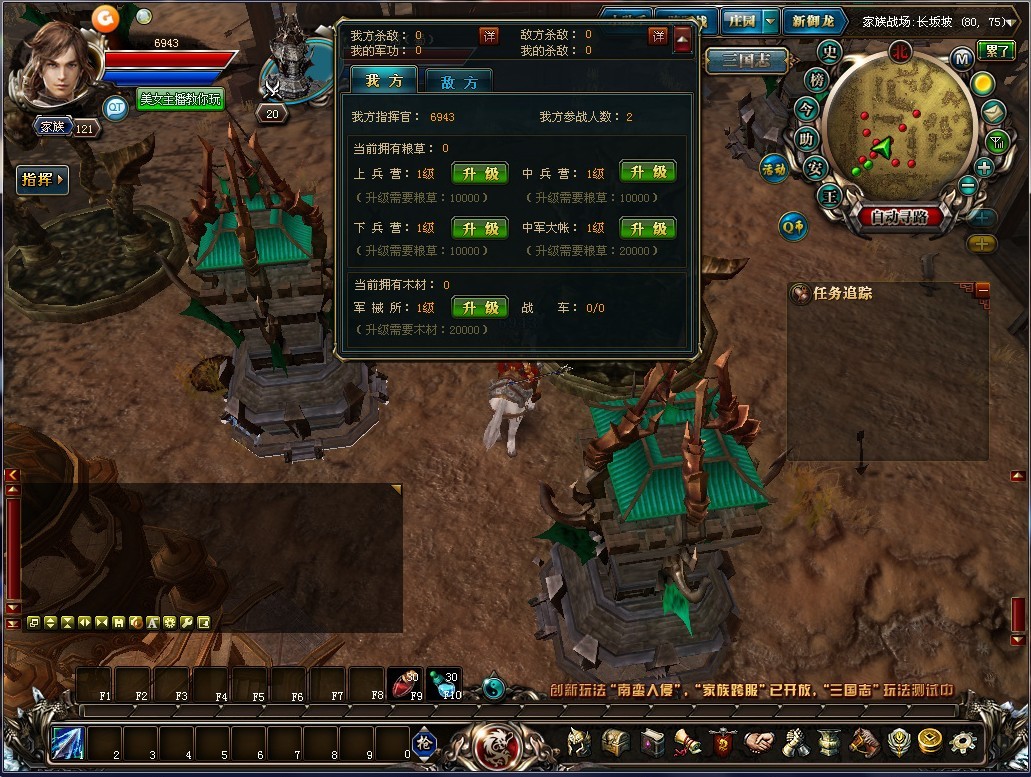Open the 活动 events icon
Viewport: 1031px width, 777px height.
[774, 168]
